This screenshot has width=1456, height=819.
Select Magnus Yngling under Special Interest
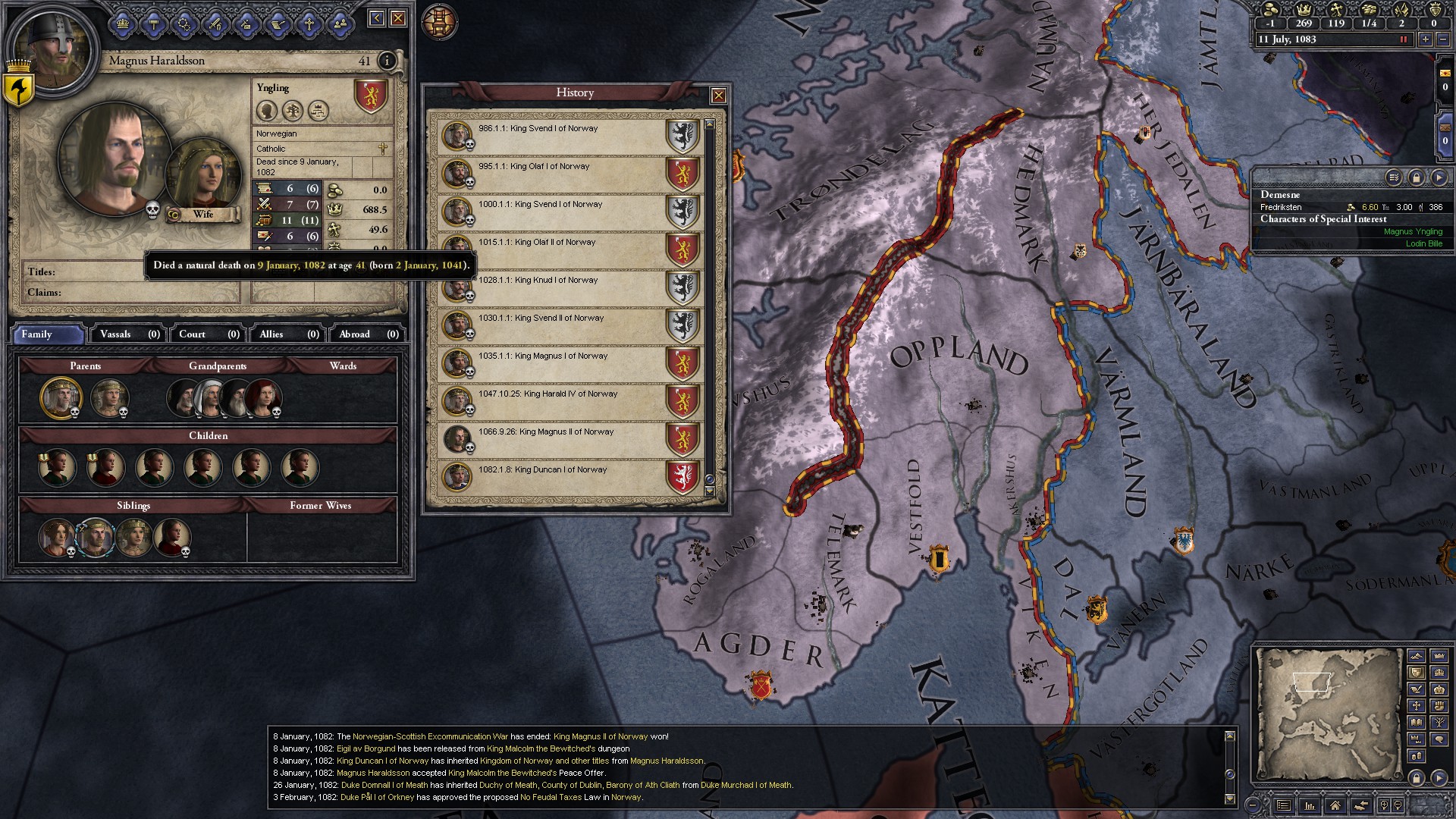pos(1413,231)
